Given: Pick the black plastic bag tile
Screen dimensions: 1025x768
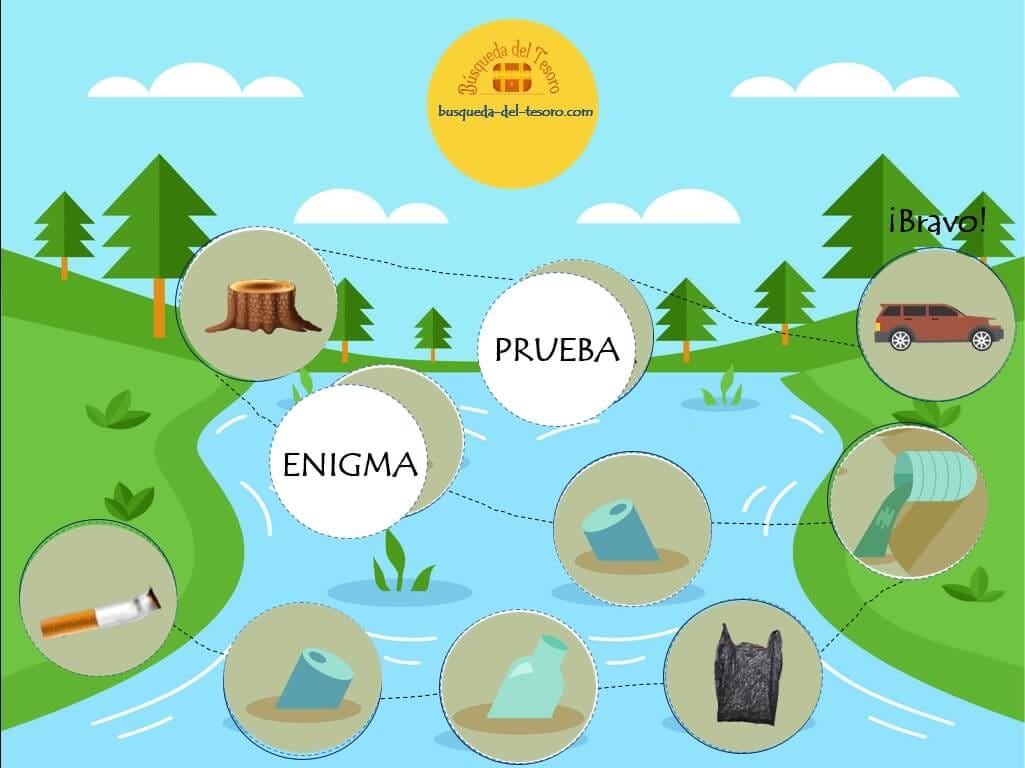Looking at the screenshot, I should click(743, 676).
